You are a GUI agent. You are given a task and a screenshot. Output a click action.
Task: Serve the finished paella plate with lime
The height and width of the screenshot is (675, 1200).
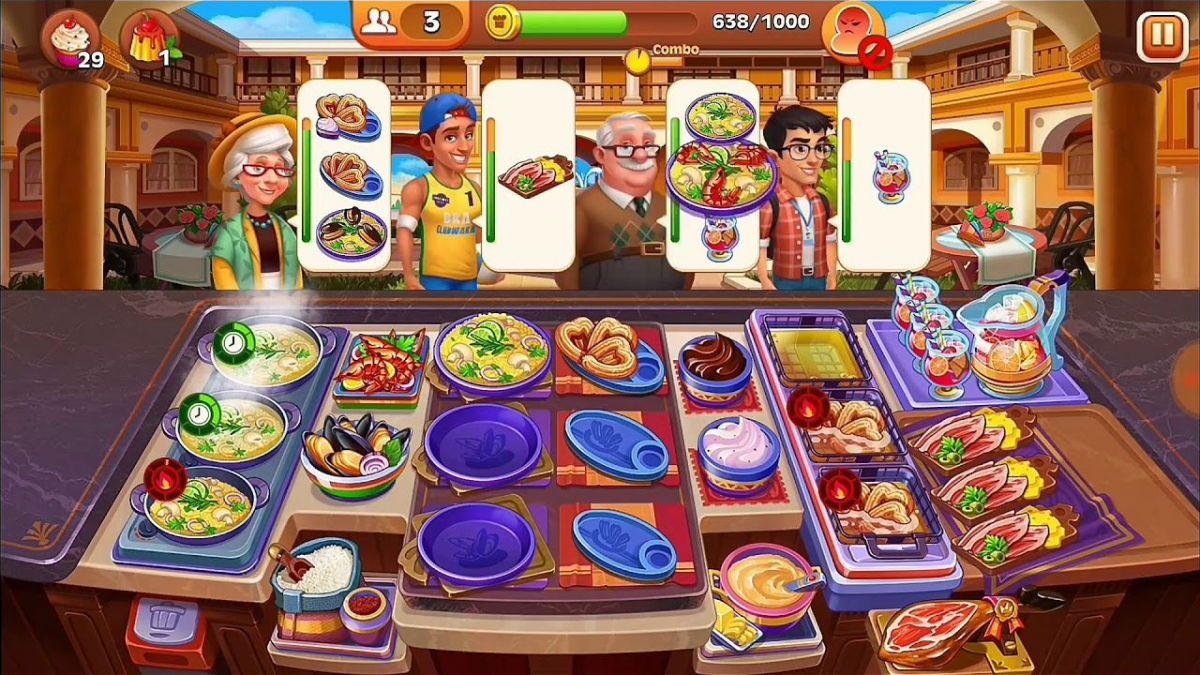point(490,350)
